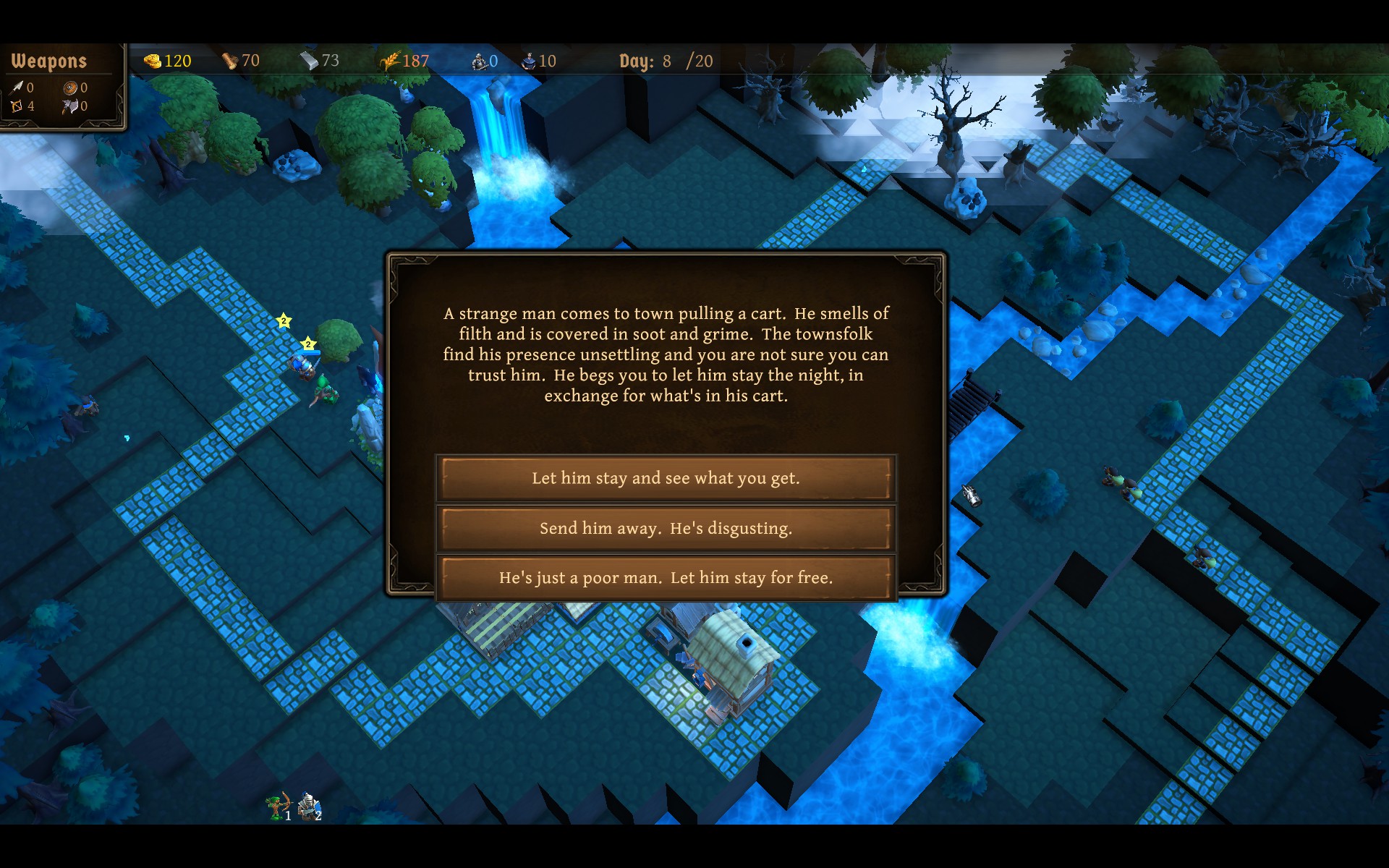Select the armored knight unit icon
This screenshot has width=1389, height=868.
[310, 806]
